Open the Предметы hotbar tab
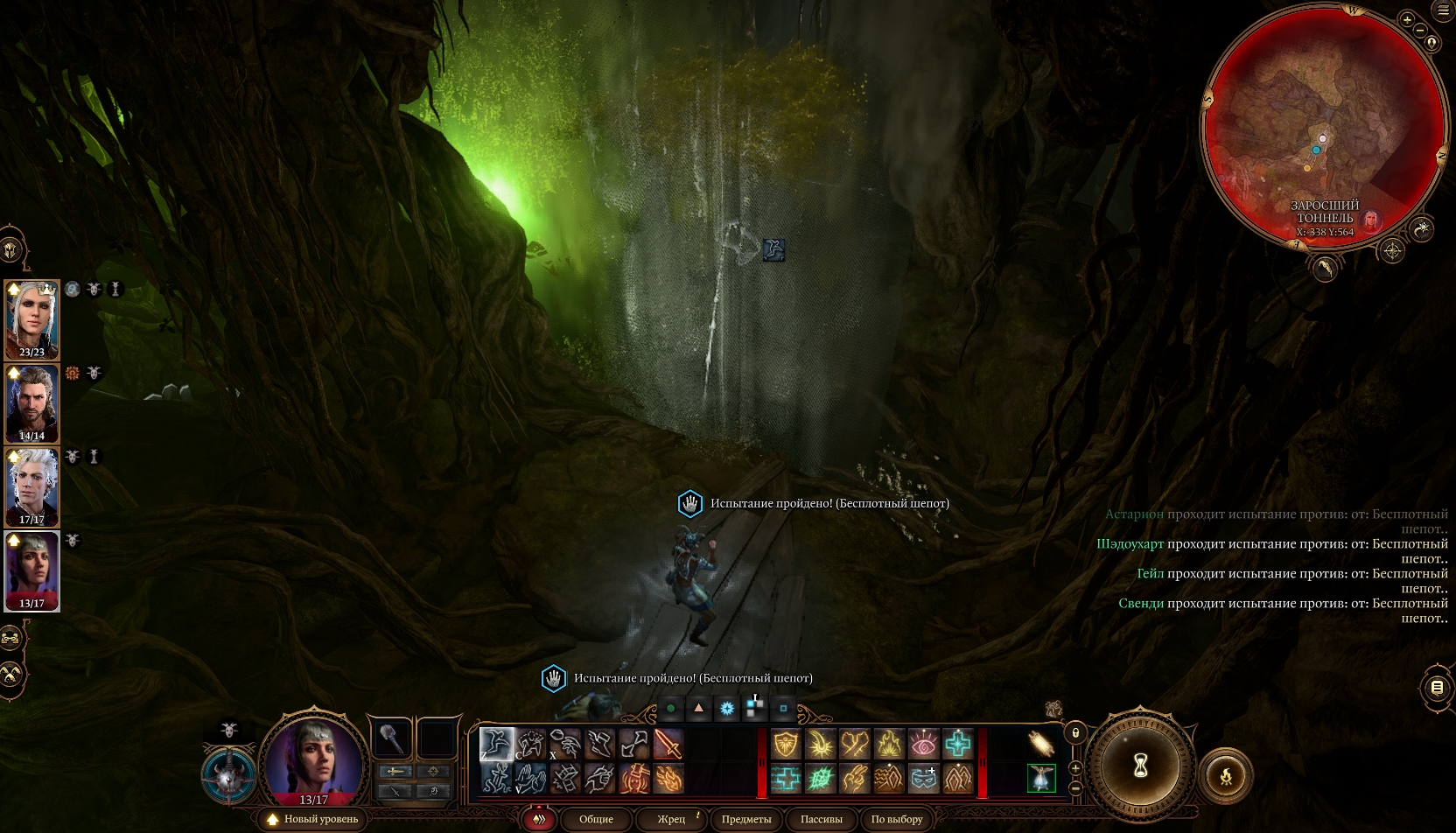1456x833 pixels. tap(746, 819)
